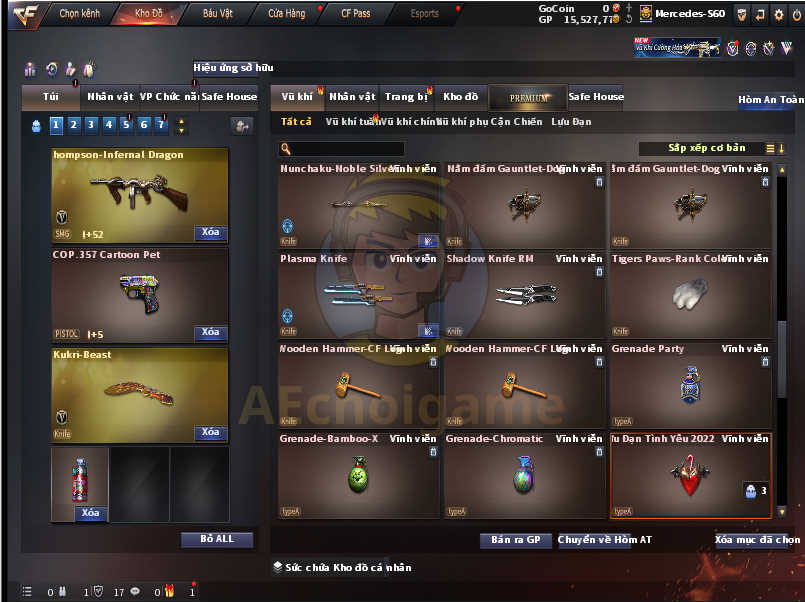Open the Cửa Hàng shop menu

tap(287, 14)
